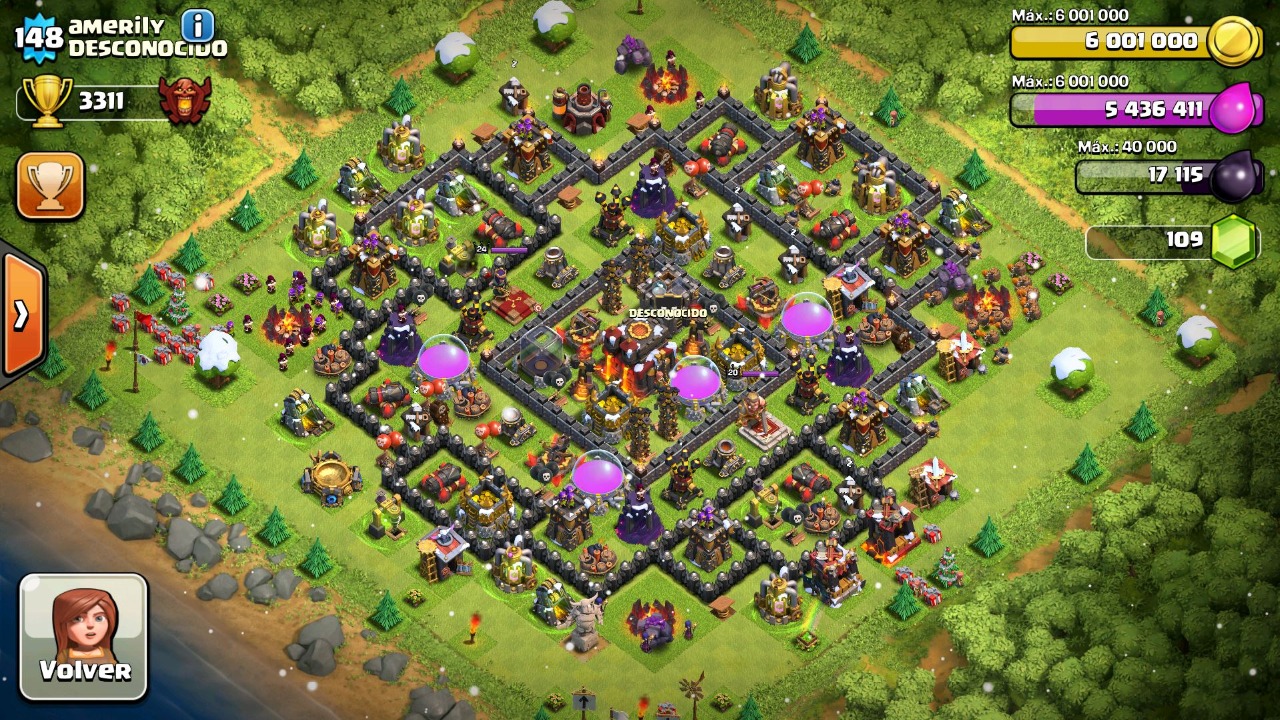Viewport: 1280px width, 720px height.
Task: Open the orange trophy league button
Action: tap(50, 186)
